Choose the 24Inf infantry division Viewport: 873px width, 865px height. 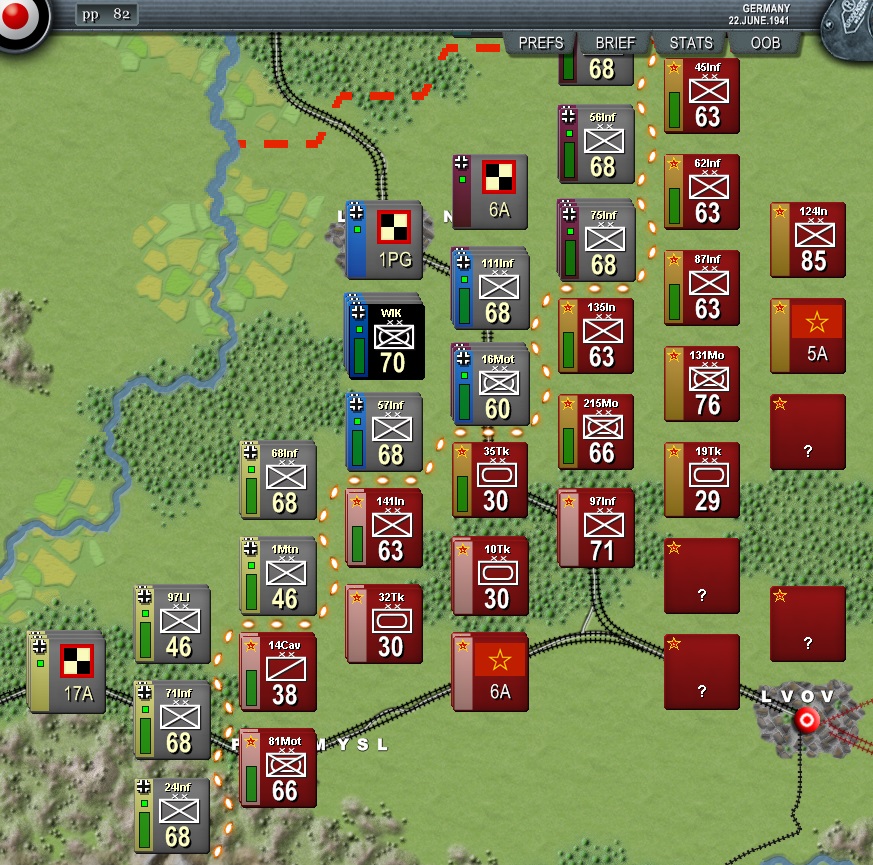176,817
